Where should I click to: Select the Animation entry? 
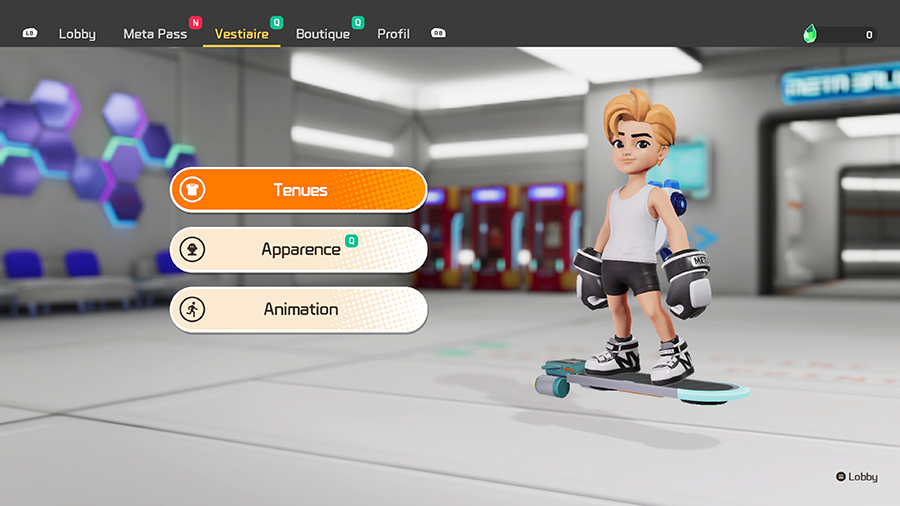(298, 310)
